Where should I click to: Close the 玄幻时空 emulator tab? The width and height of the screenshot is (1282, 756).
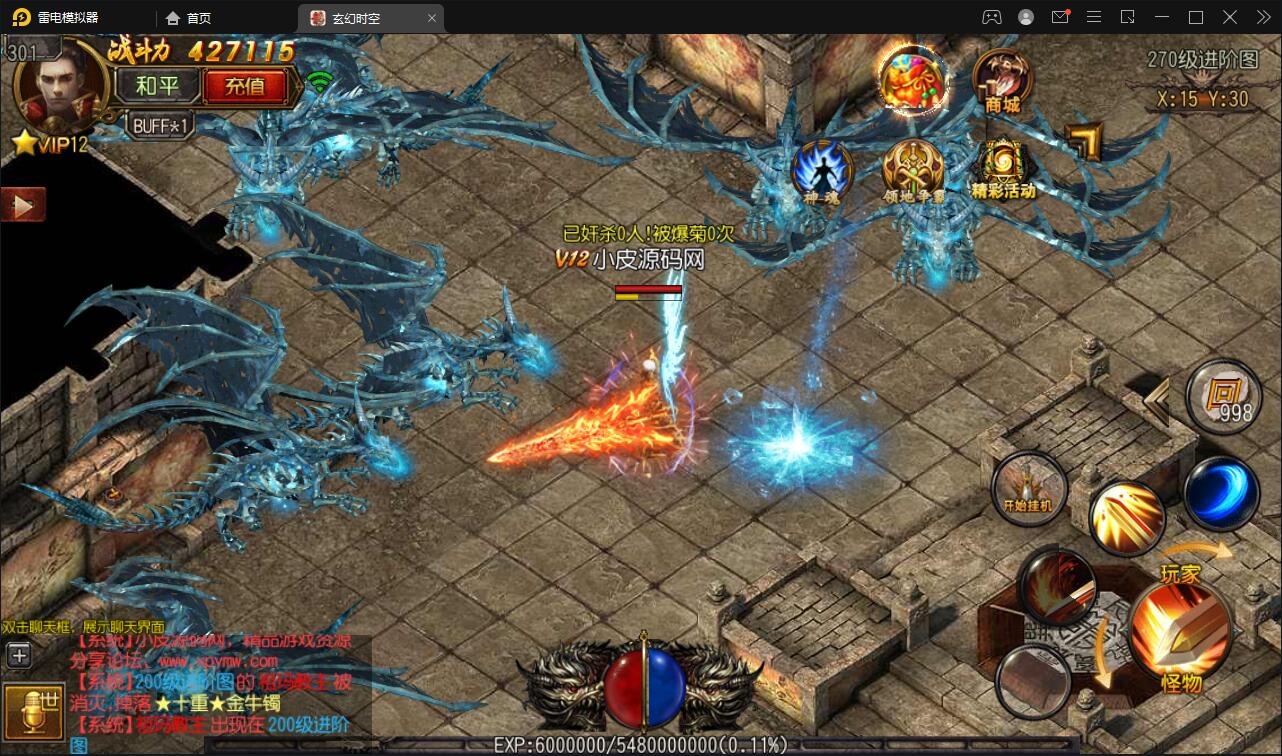pyautogui.click(x=432, y=18)
